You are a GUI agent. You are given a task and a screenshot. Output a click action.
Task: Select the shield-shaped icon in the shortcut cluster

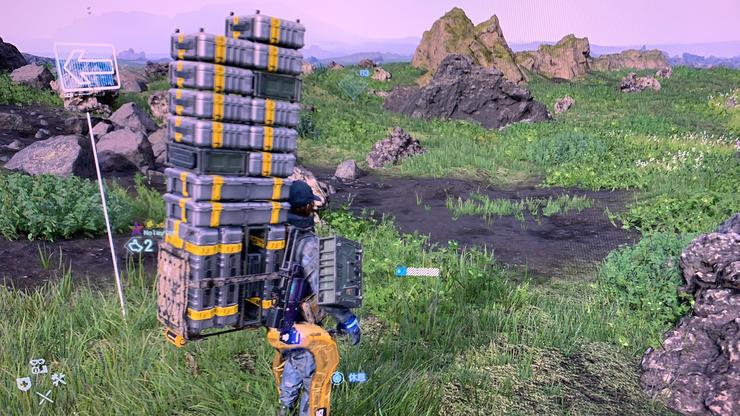click(23, 383)
